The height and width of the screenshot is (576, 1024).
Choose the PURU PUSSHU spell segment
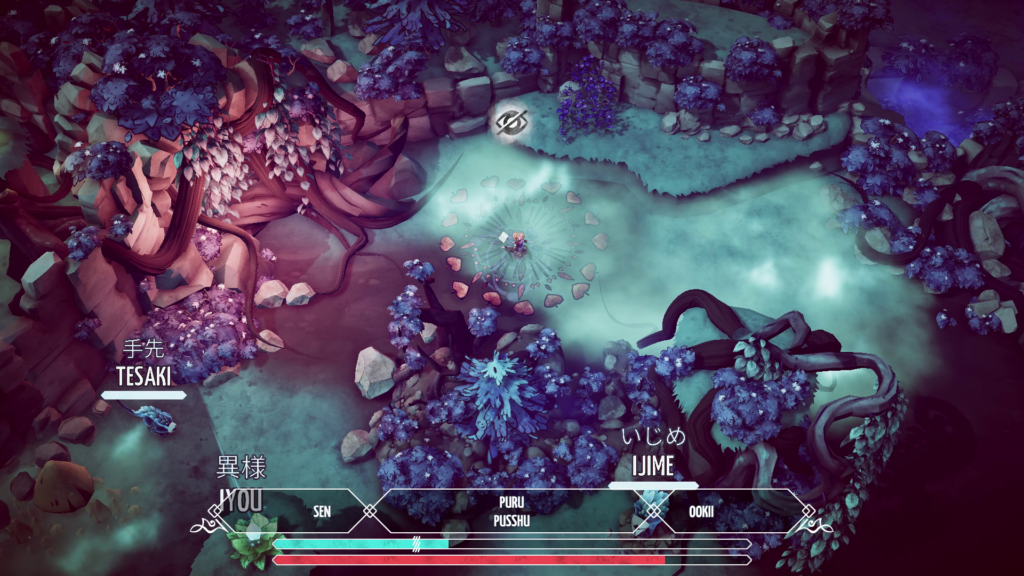point(511,510)
